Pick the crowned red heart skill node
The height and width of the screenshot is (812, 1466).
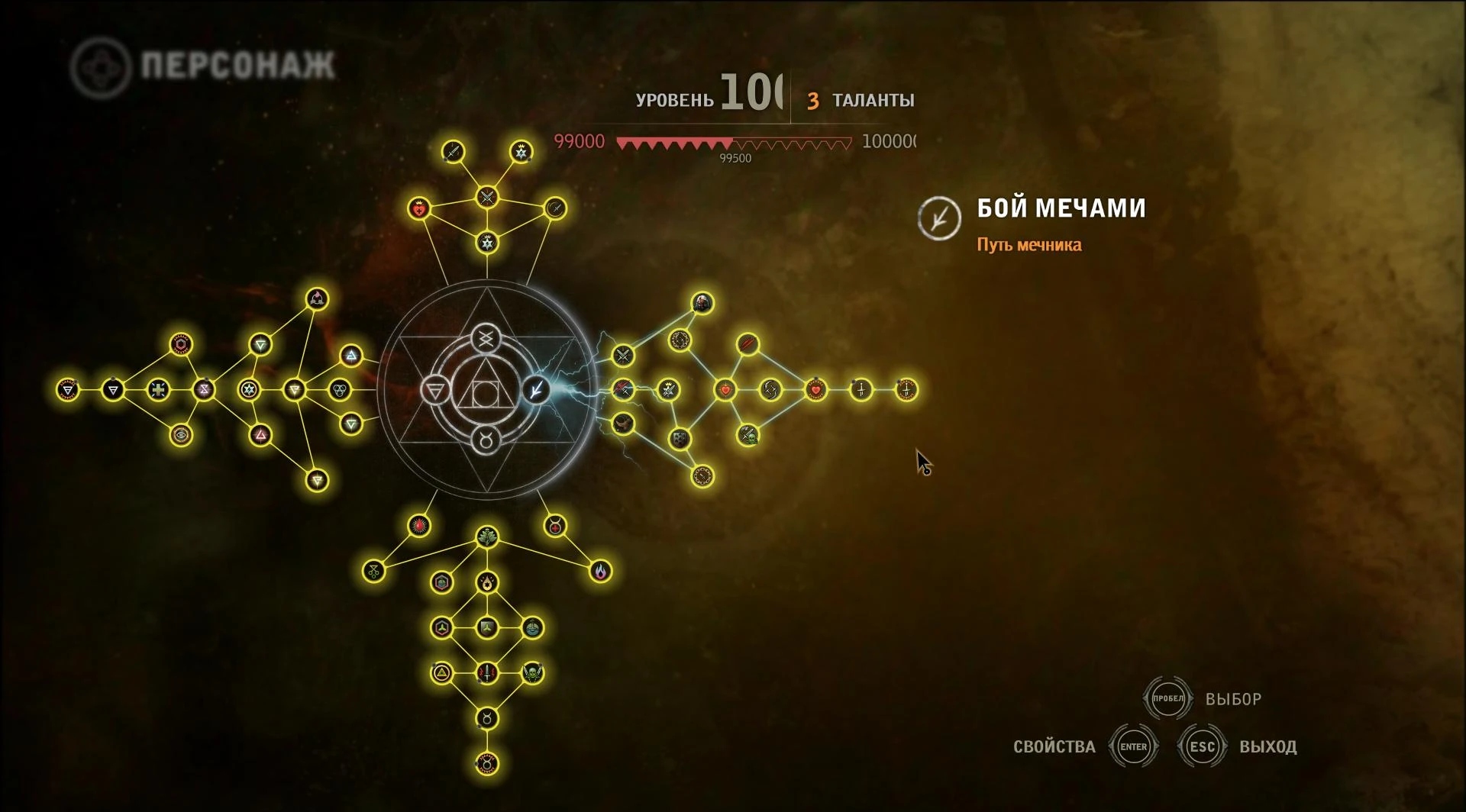[418, 208]
